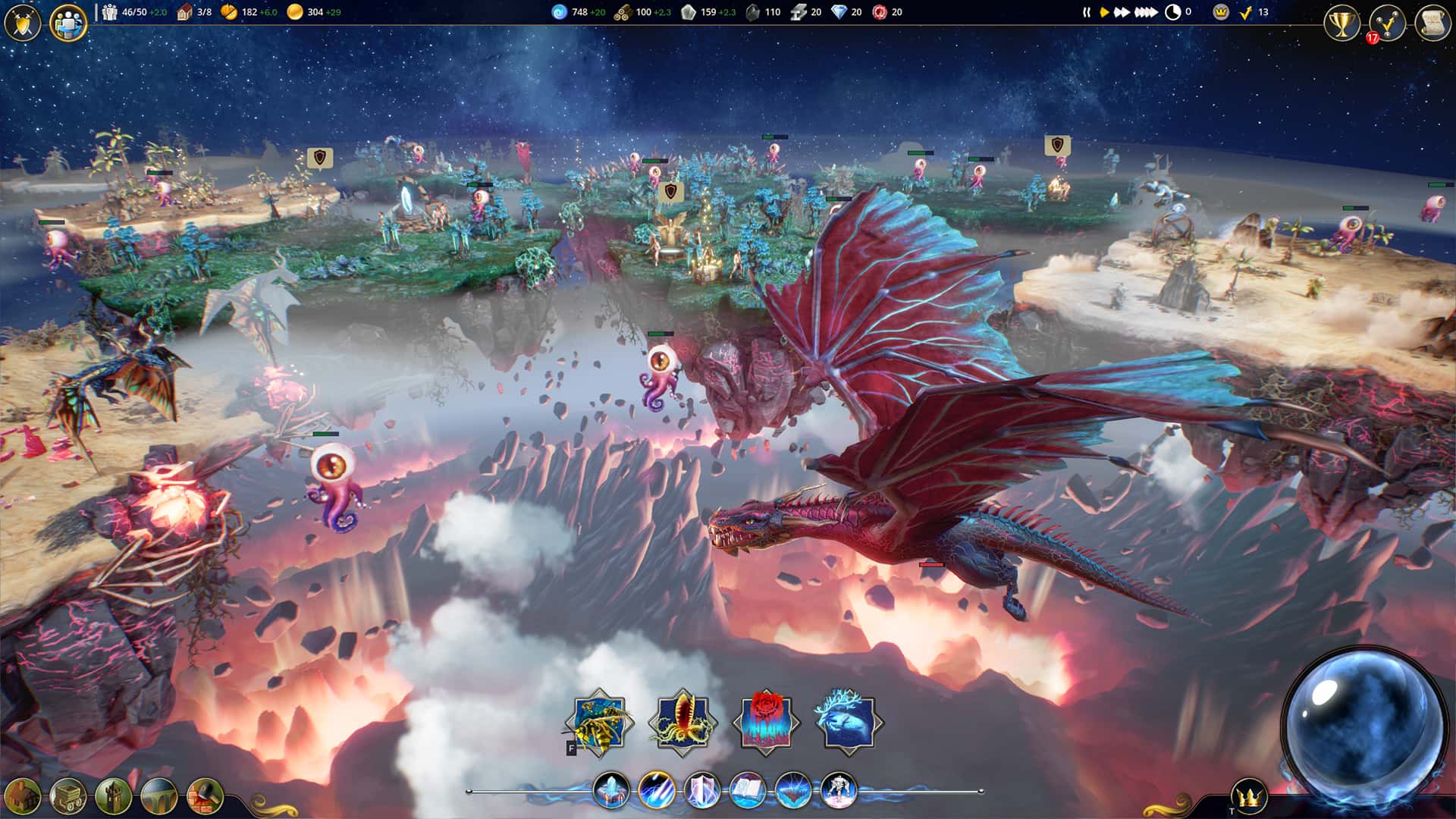The width and height of the screenshot is (1456, 819).
Task: Pause the game speed
Action: pyautogui.click(x=1086, y=12)
